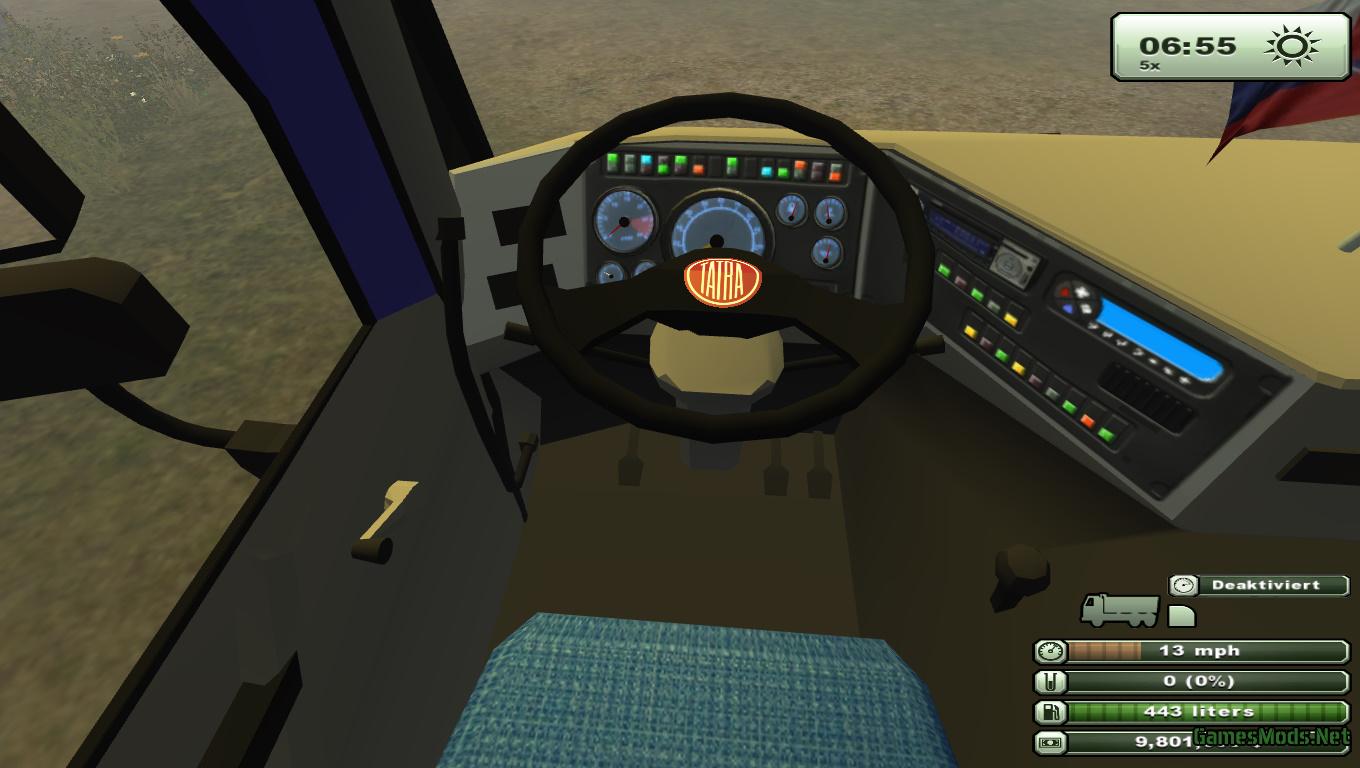Click the fuel level progress bar
The width and height of the screenshot is (1360, 768).
(1200, 712)
